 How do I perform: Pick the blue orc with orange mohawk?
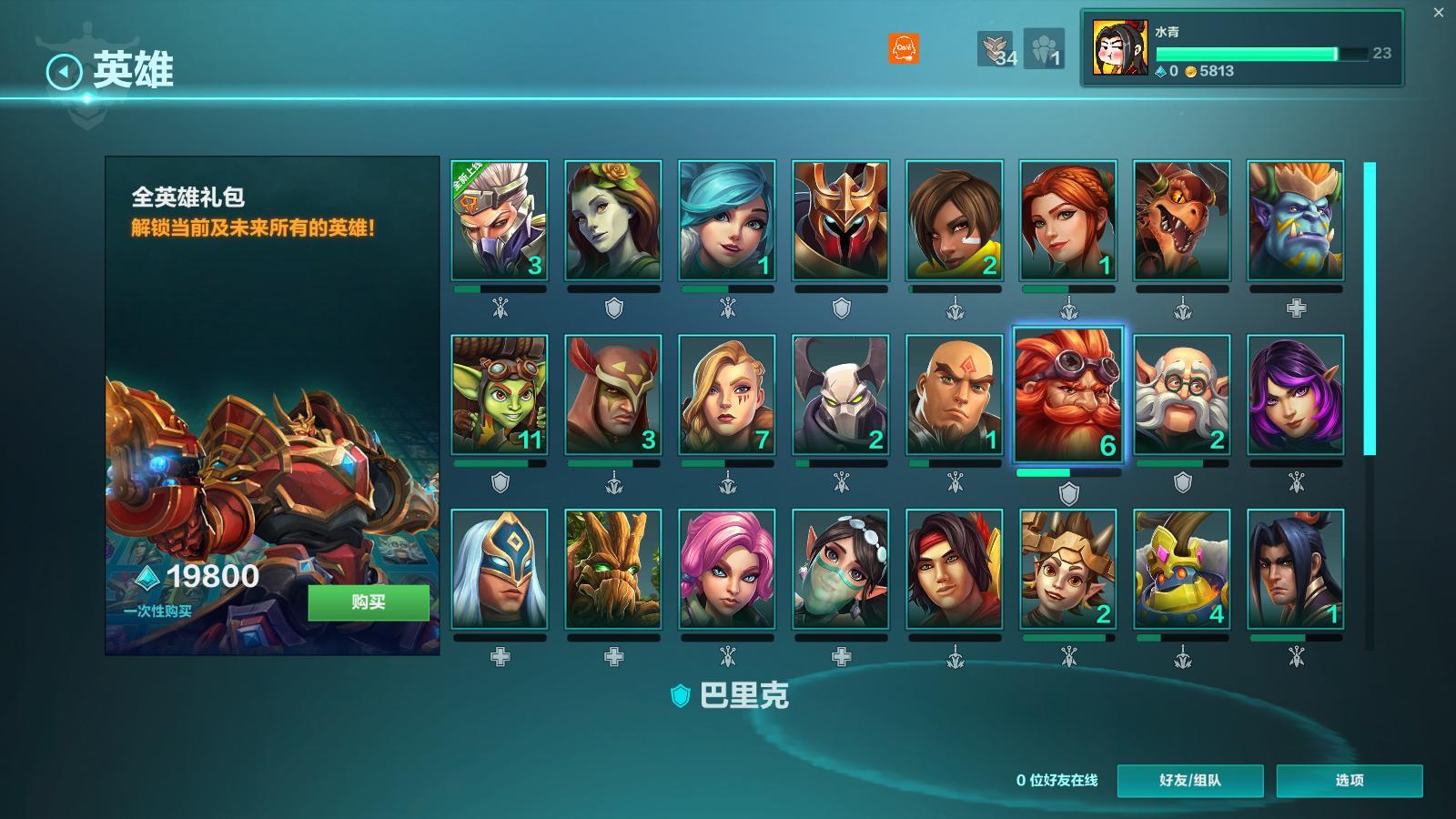(x=1295, y=220)
